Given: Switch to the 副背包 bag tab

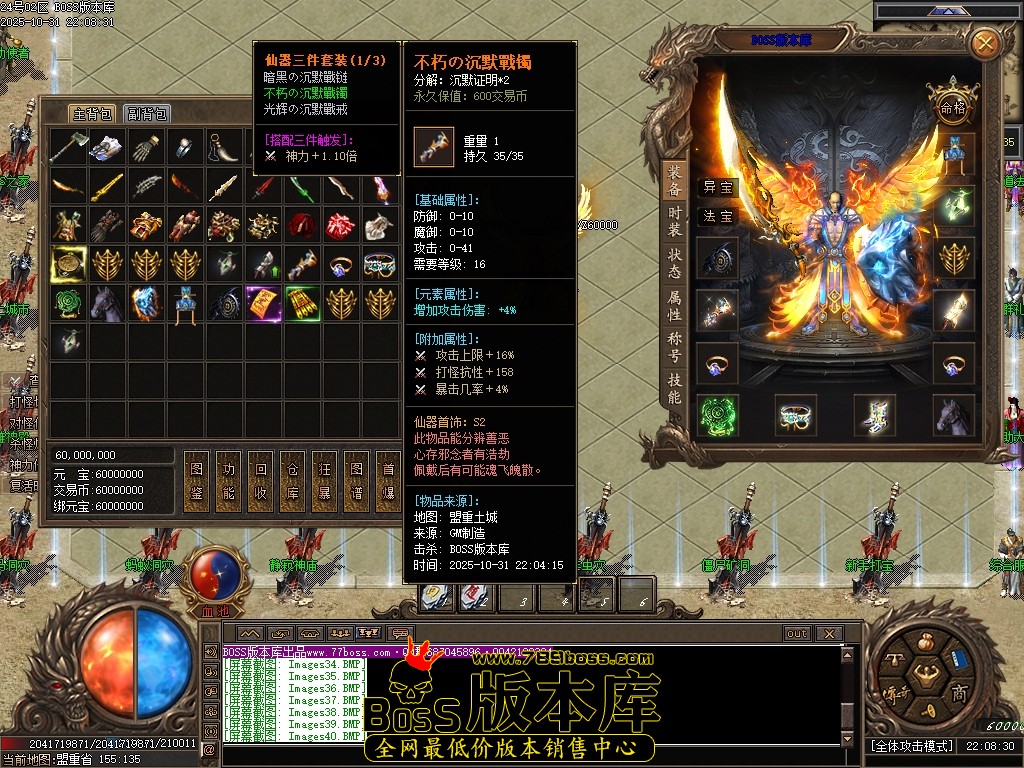Looking at the screenshot, I should coord(147,113).
